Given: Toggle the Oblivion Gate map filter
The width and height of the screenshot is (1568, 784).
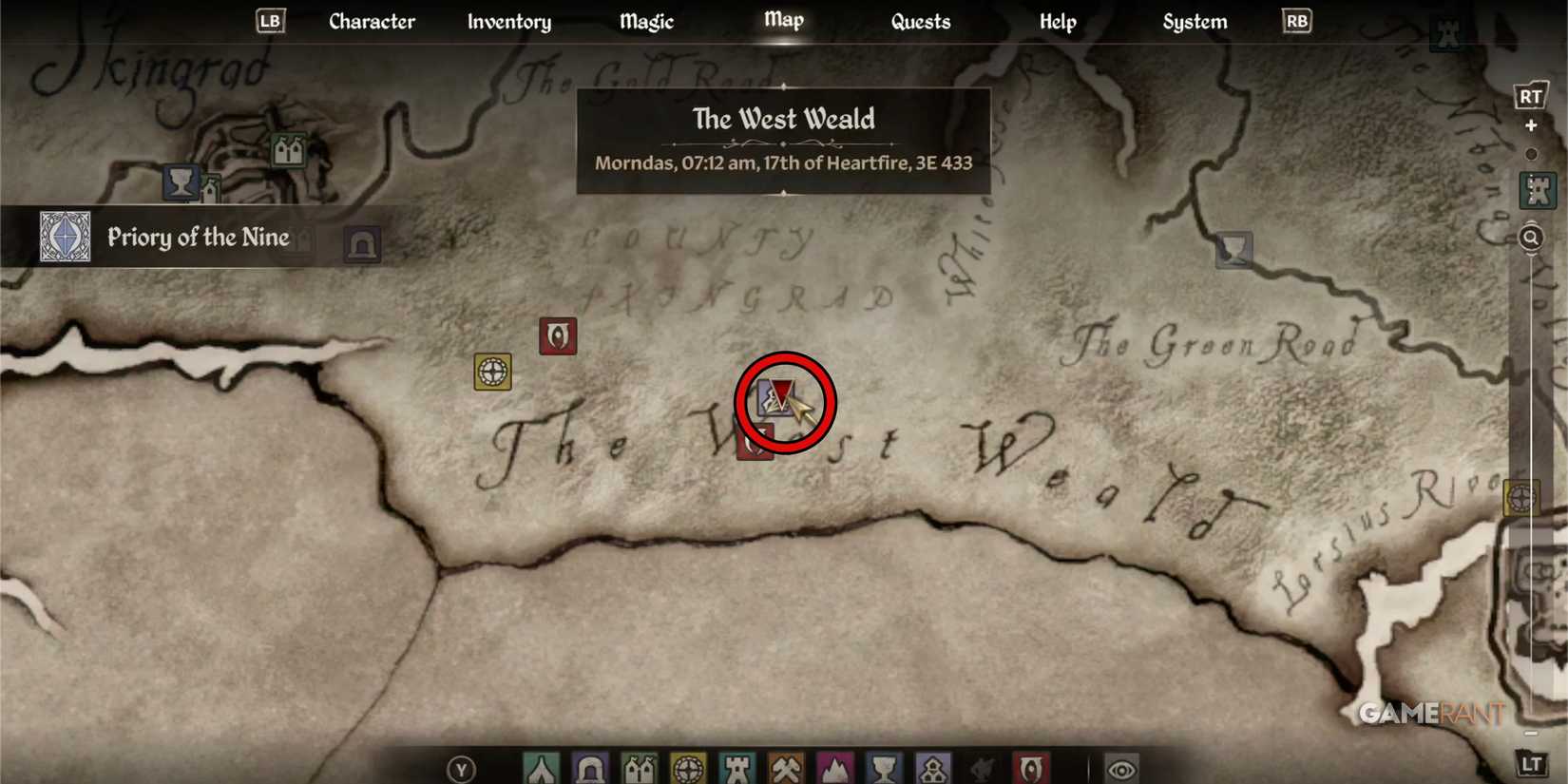Looking at the screenshot, I should click(x=1032, y=767).
